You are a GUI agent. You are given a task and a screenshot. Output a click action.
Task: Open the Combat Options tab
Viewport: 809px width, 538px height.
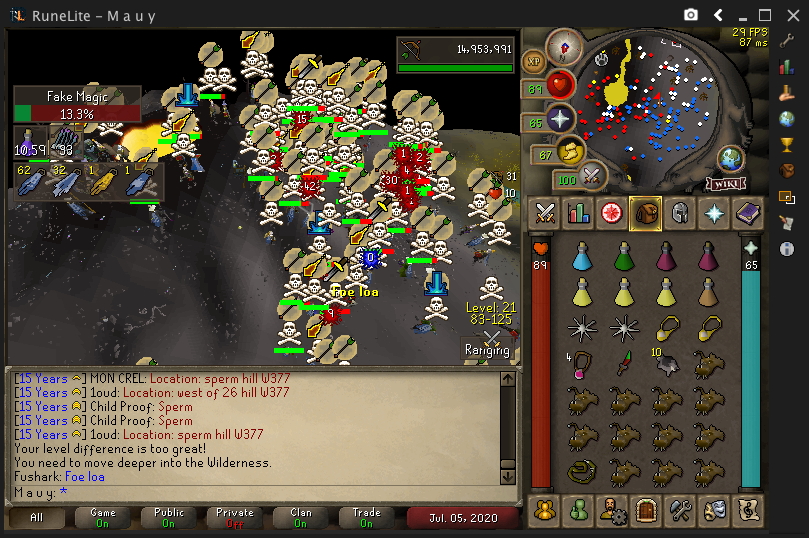[545, 212]
